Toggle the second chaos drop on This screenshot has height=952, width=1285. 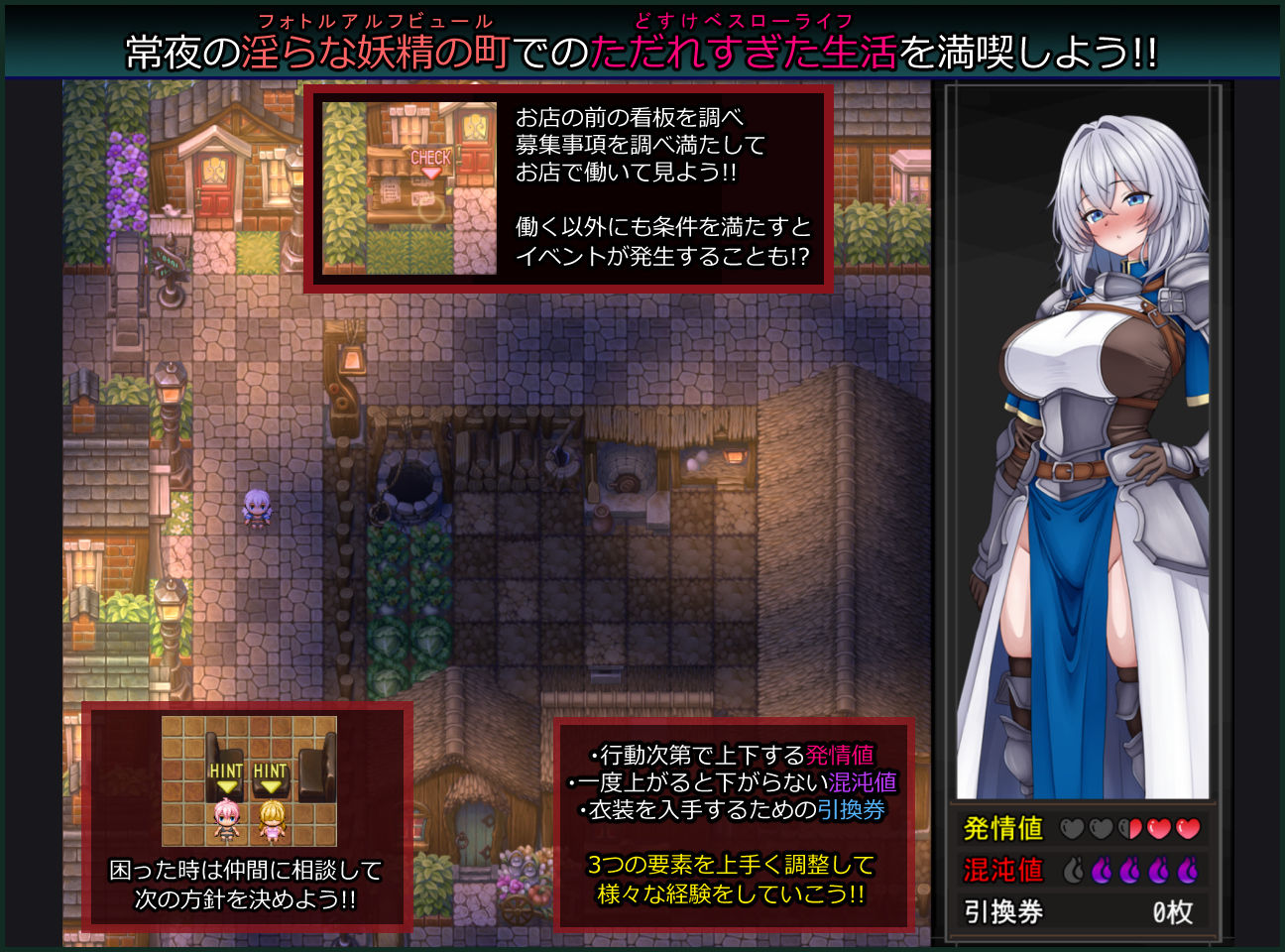1101,870
